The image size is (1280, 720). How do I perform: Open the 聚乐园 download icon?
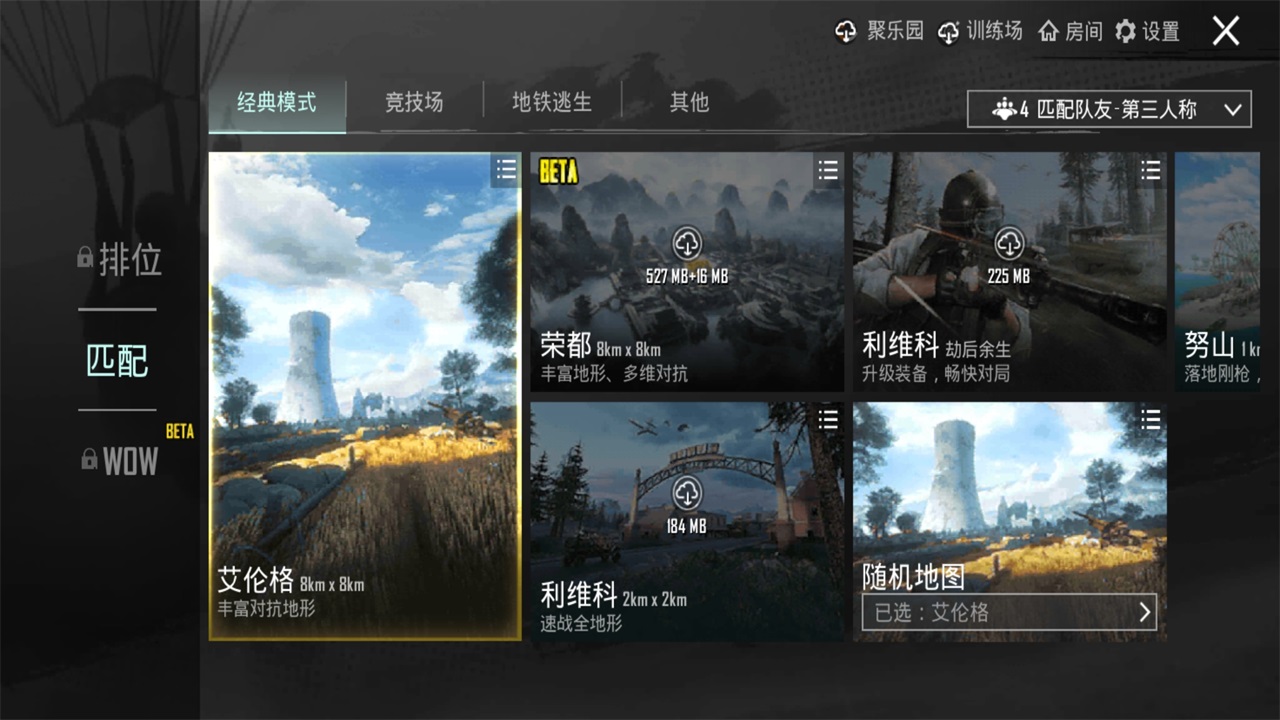coord(845,31)
